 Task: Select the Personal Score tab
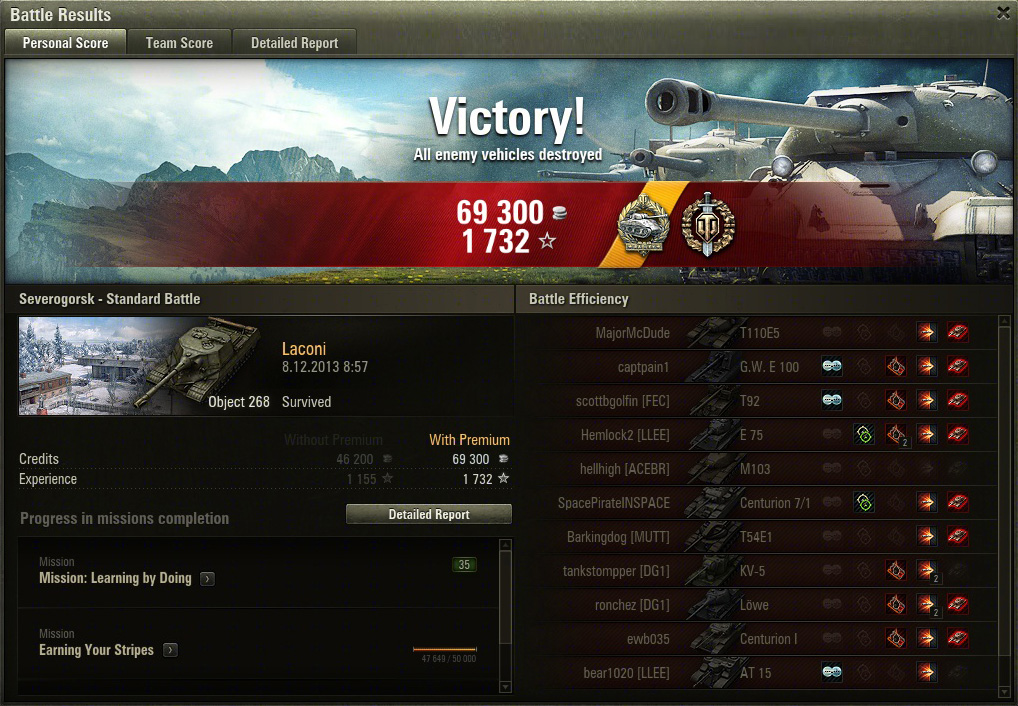click(65, 43)
